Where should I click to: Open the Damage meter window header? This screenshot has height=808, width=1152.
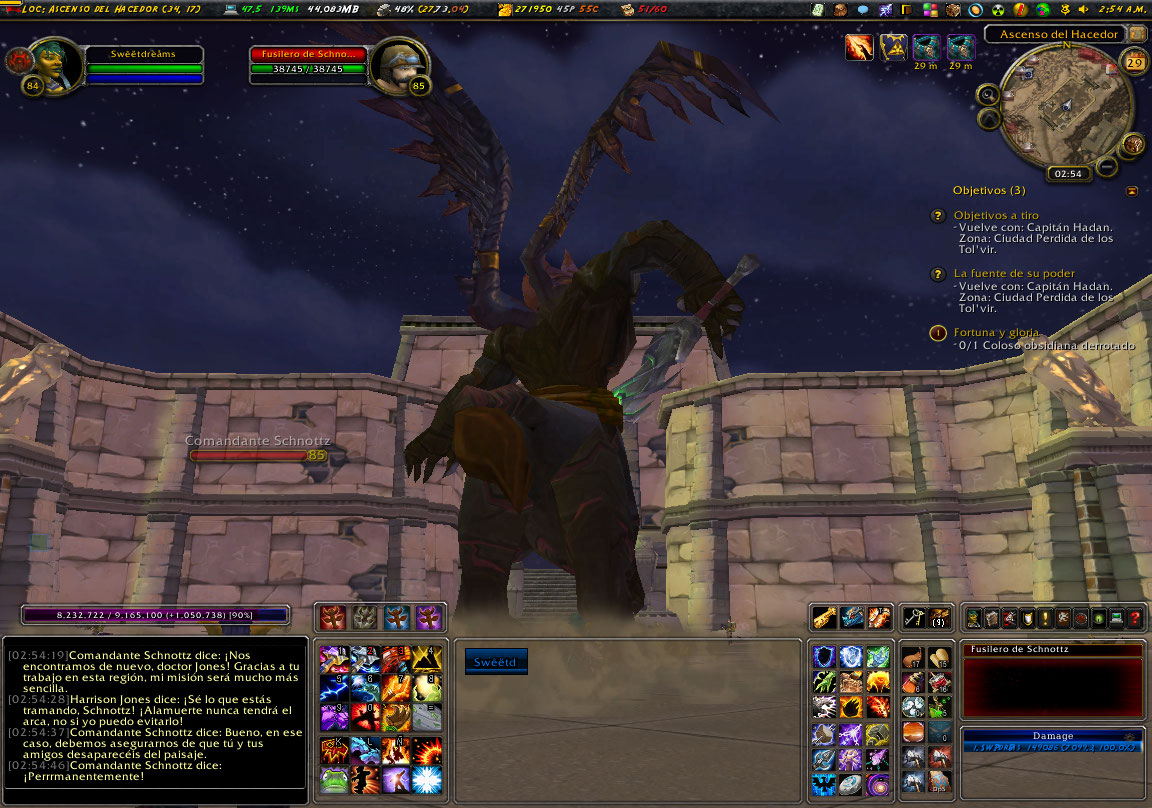(x=1052, y=735)
